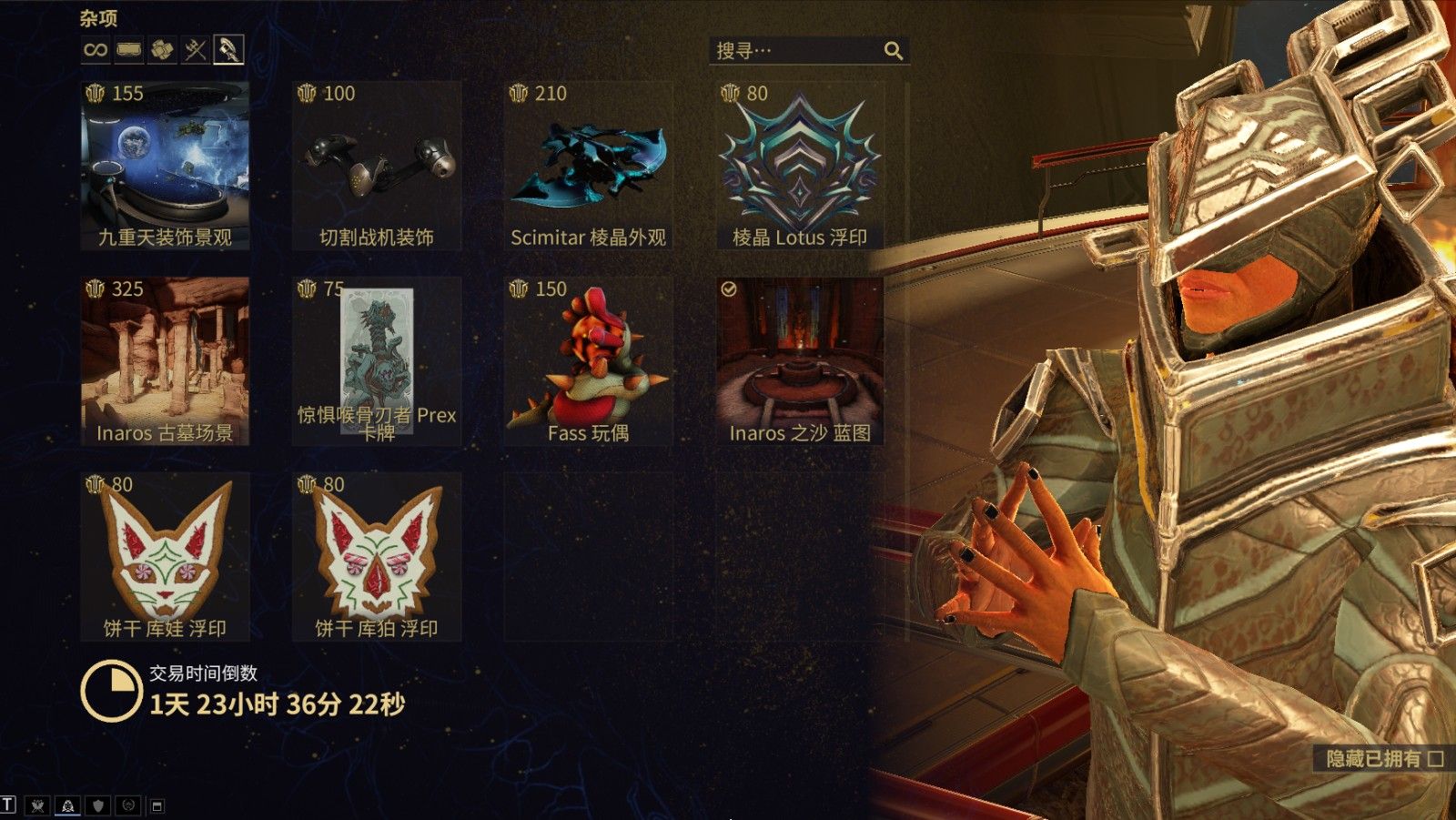Toggle the 隐藏已拥有 checkbox
The image size is (1456, 820).
coord(1436,758)
